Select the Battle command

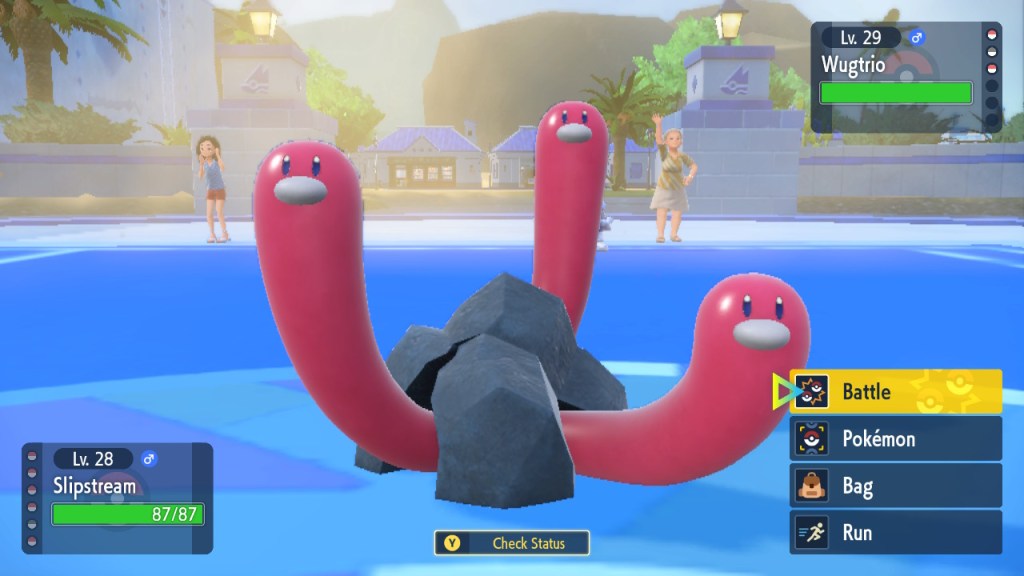895,391
